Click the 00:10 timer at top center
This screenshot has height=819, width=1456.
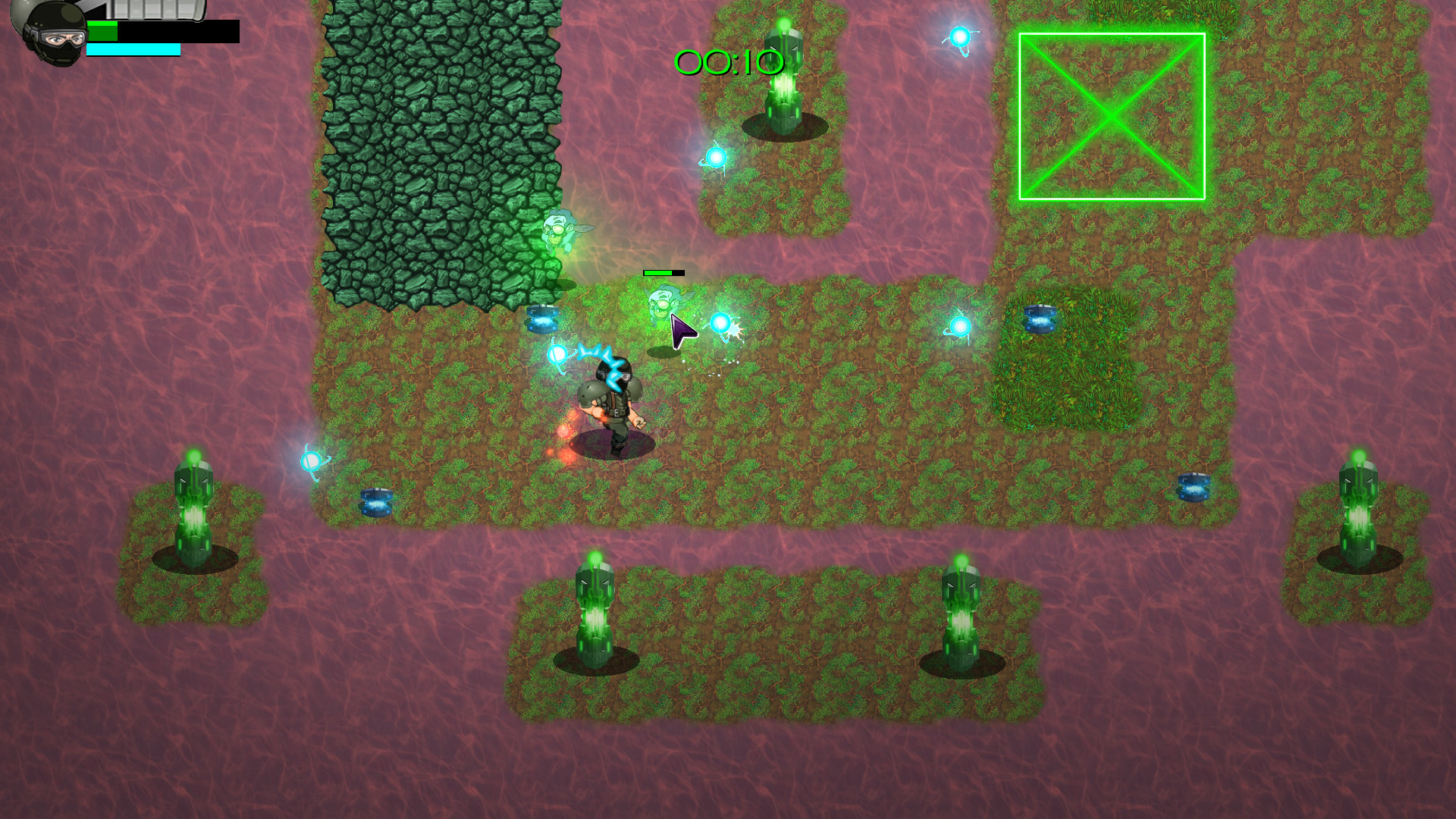728,64
